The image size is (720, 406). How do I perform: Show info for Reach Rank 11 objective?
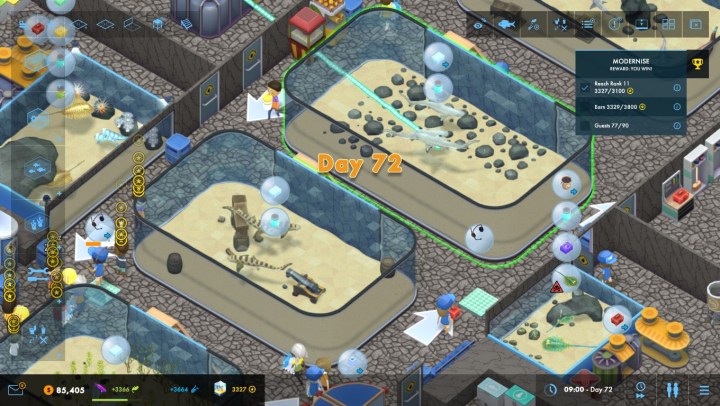tap(677, 88)
